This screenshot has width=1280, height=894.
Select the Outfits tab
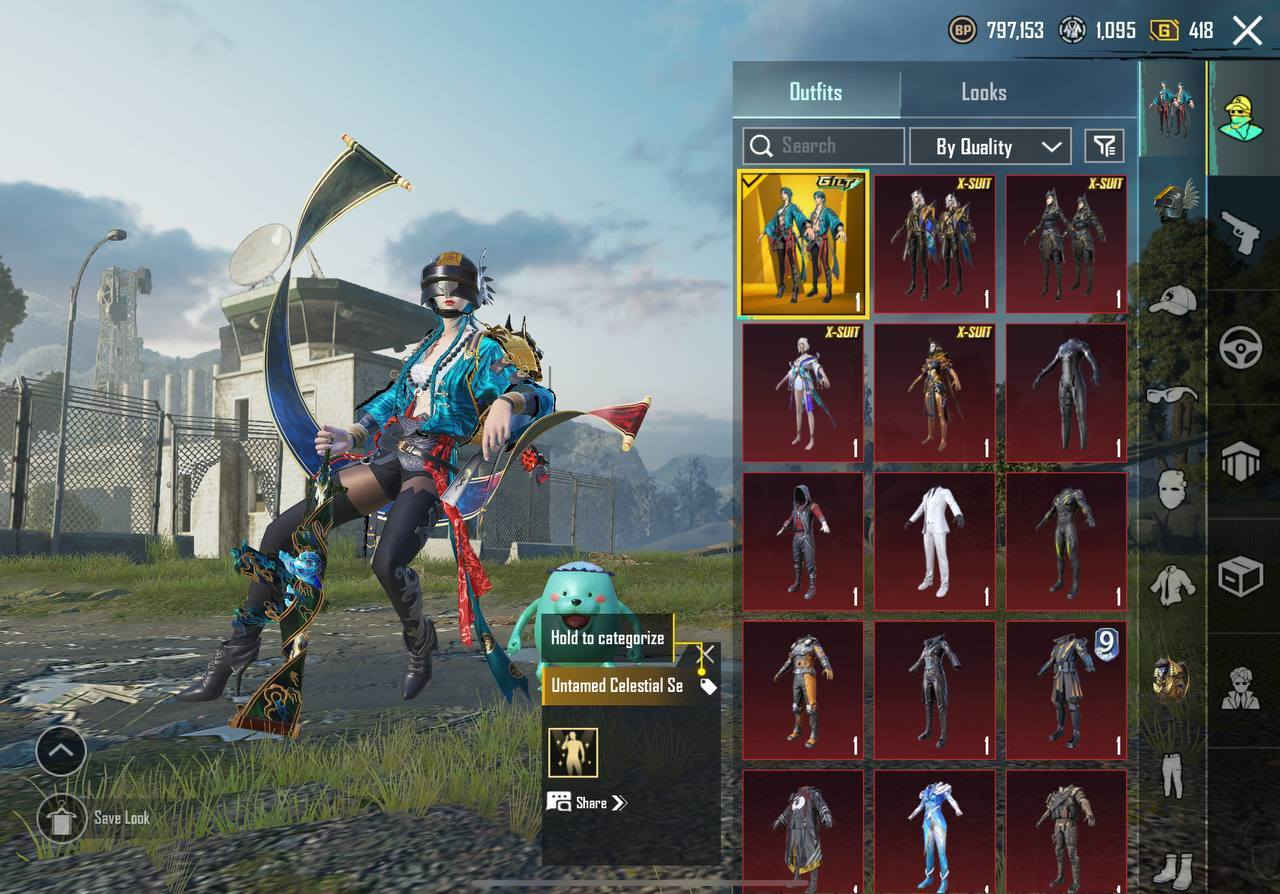click(816, 92)
